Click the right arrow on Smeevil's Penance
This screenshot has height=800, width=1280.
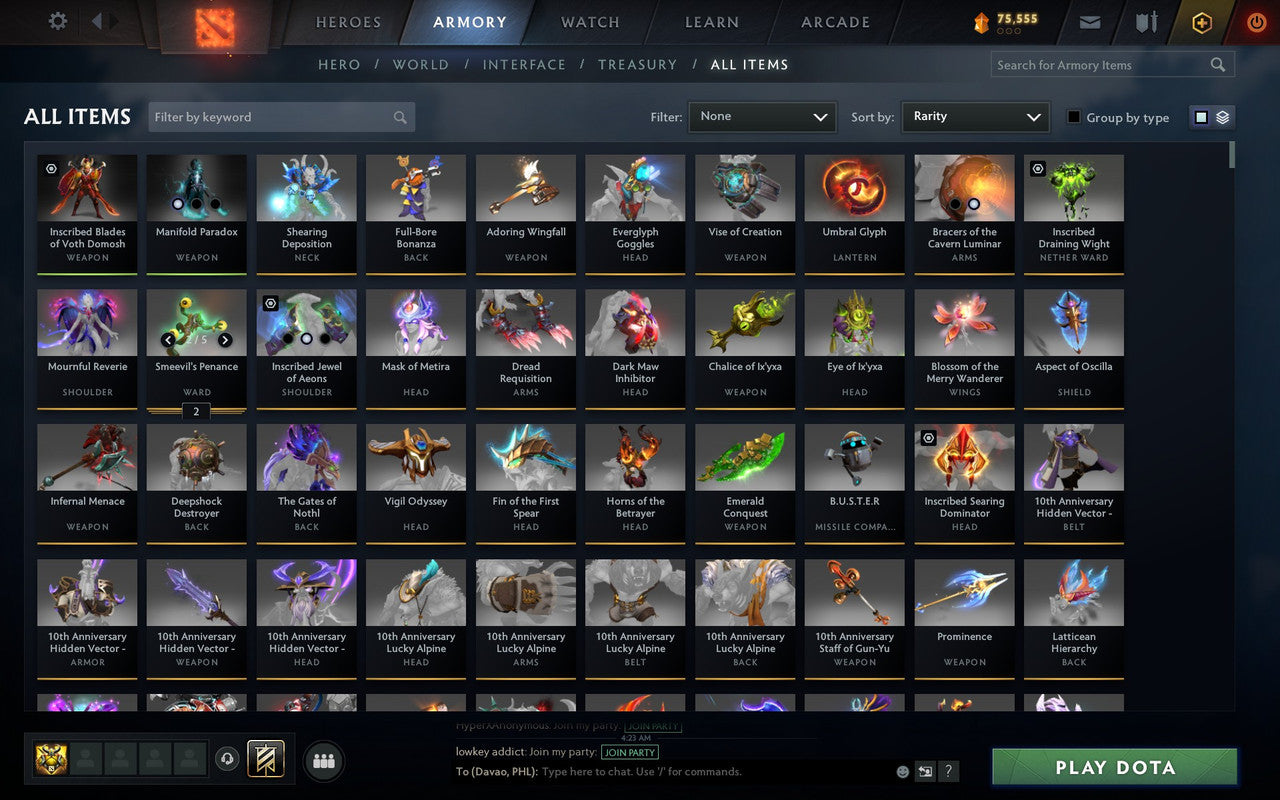tap(225, 340)
